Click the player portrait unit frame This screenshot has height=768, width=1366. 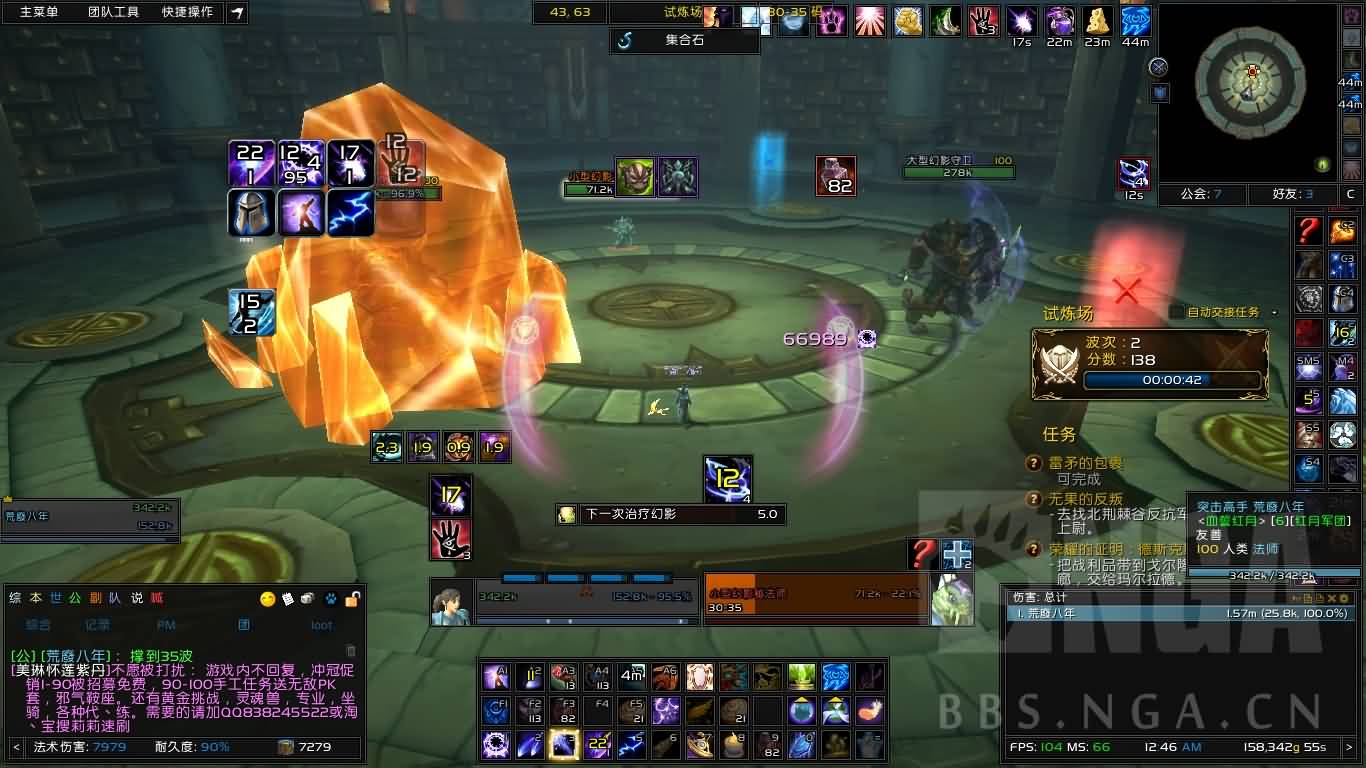(x=451, y=602)
